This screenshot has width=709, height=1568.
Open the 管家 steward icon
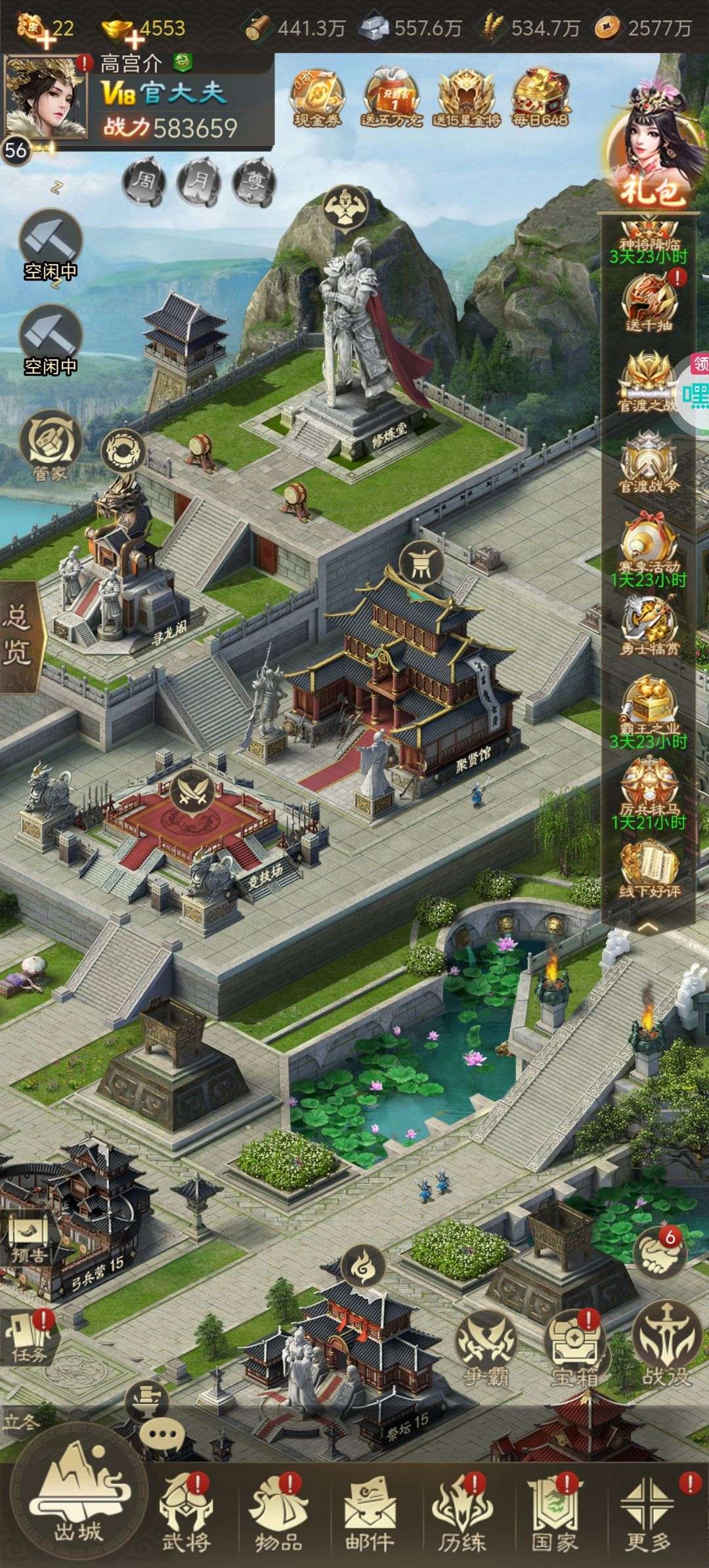50,441
